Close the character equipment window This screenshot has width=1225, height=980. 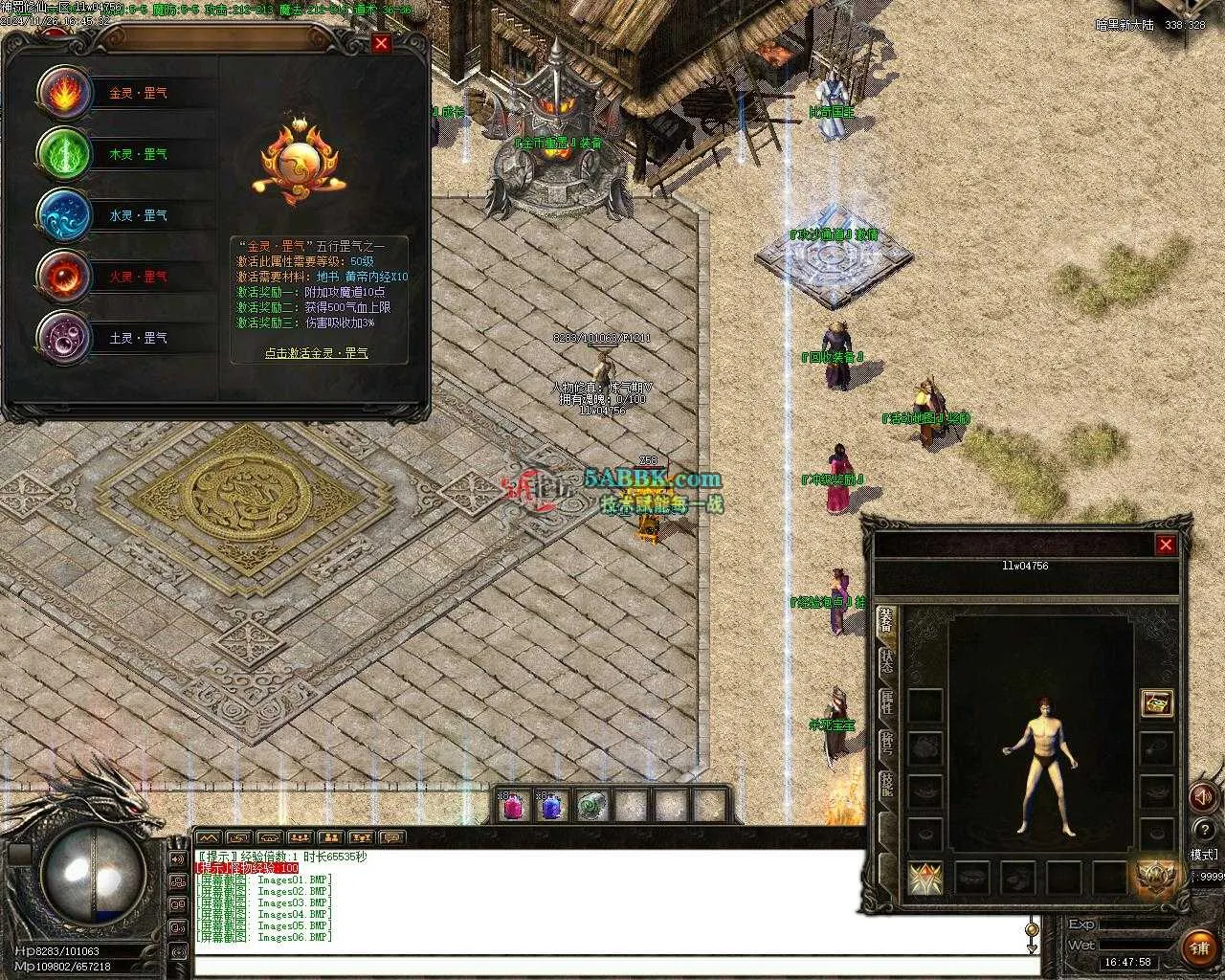pos(1166,545)
